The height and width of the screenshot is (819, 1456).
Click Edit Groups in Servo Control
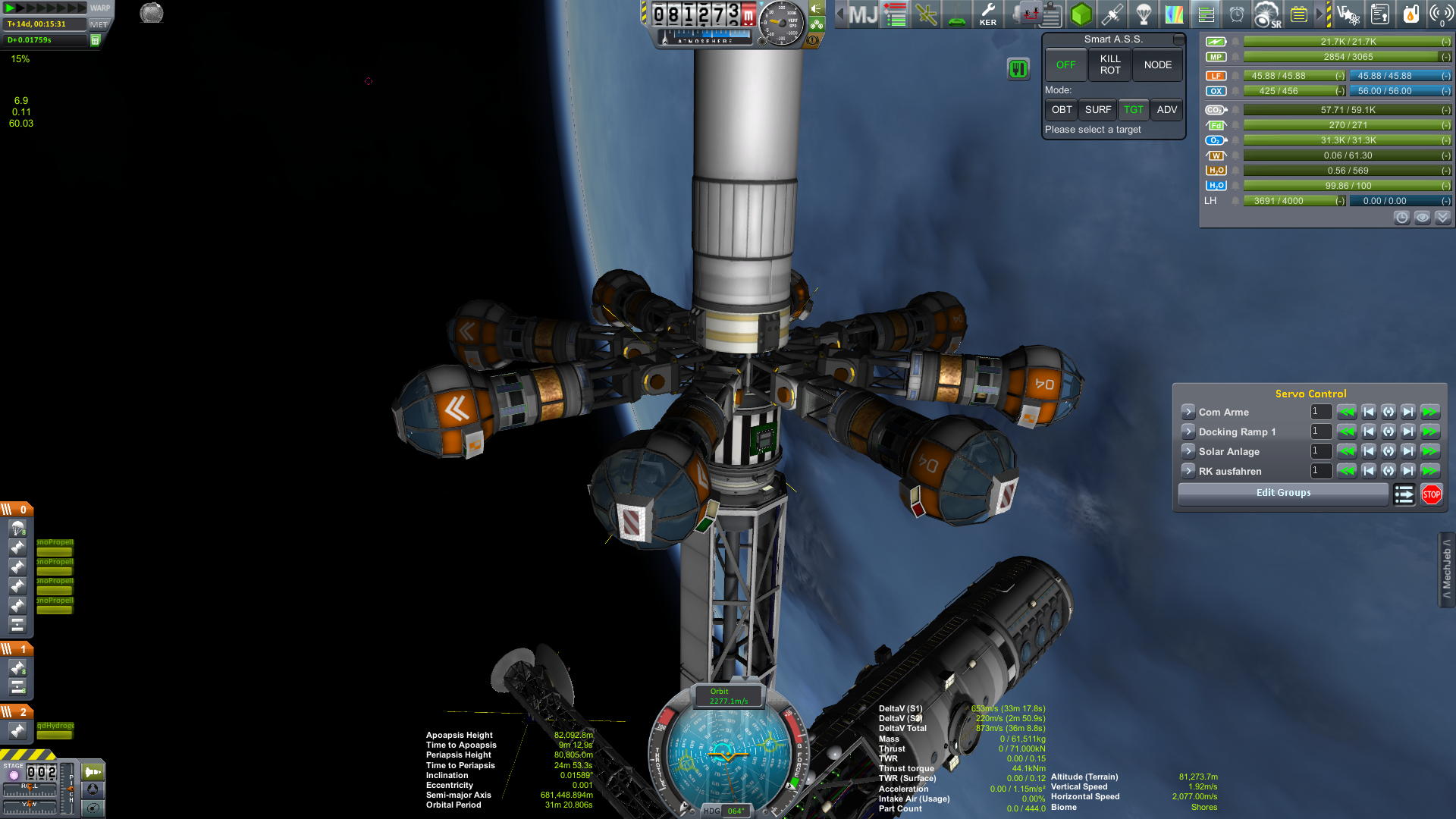(x=1283, y=493)
